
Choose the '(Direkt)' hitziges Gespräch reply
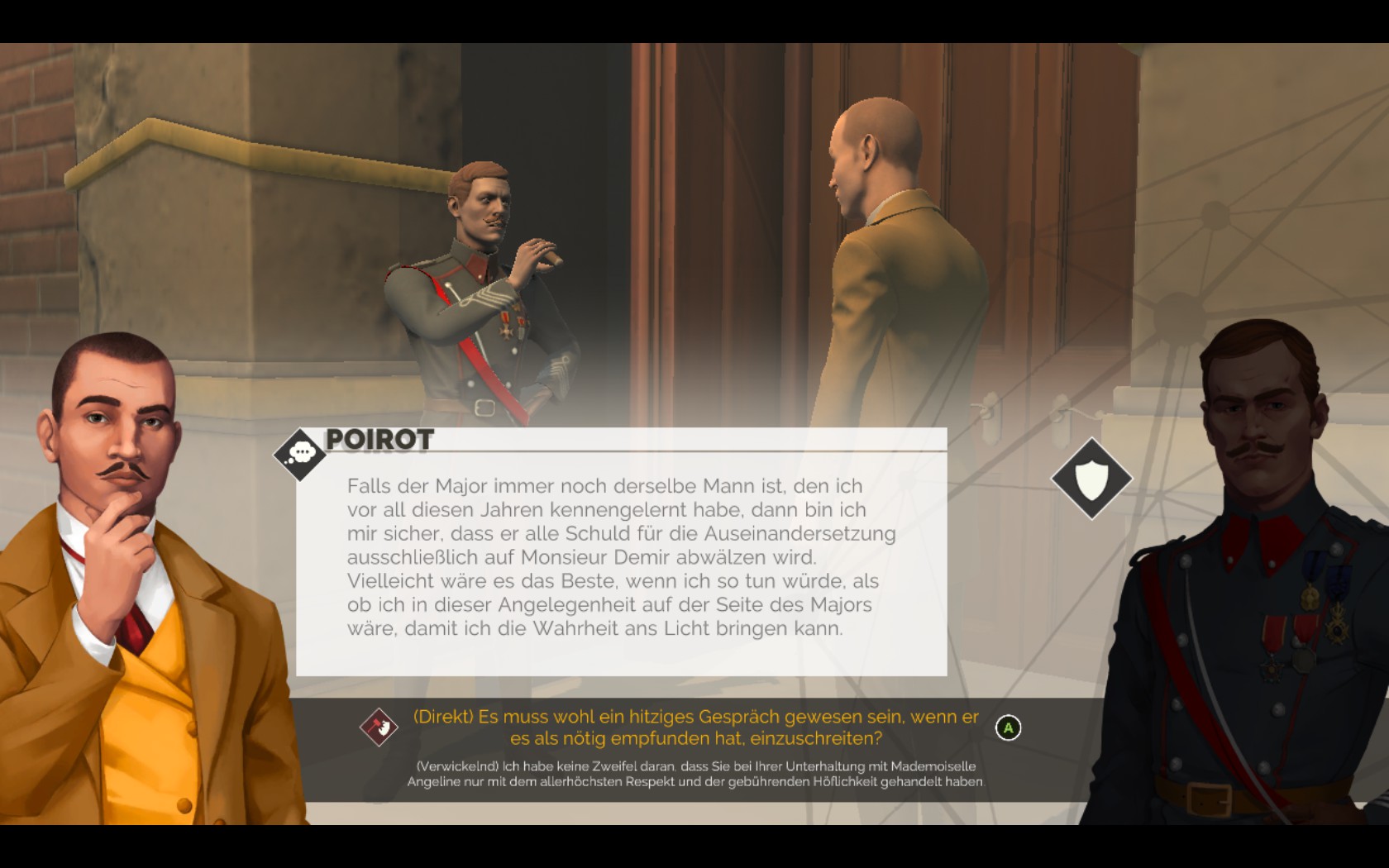click(x=694, y=727)
